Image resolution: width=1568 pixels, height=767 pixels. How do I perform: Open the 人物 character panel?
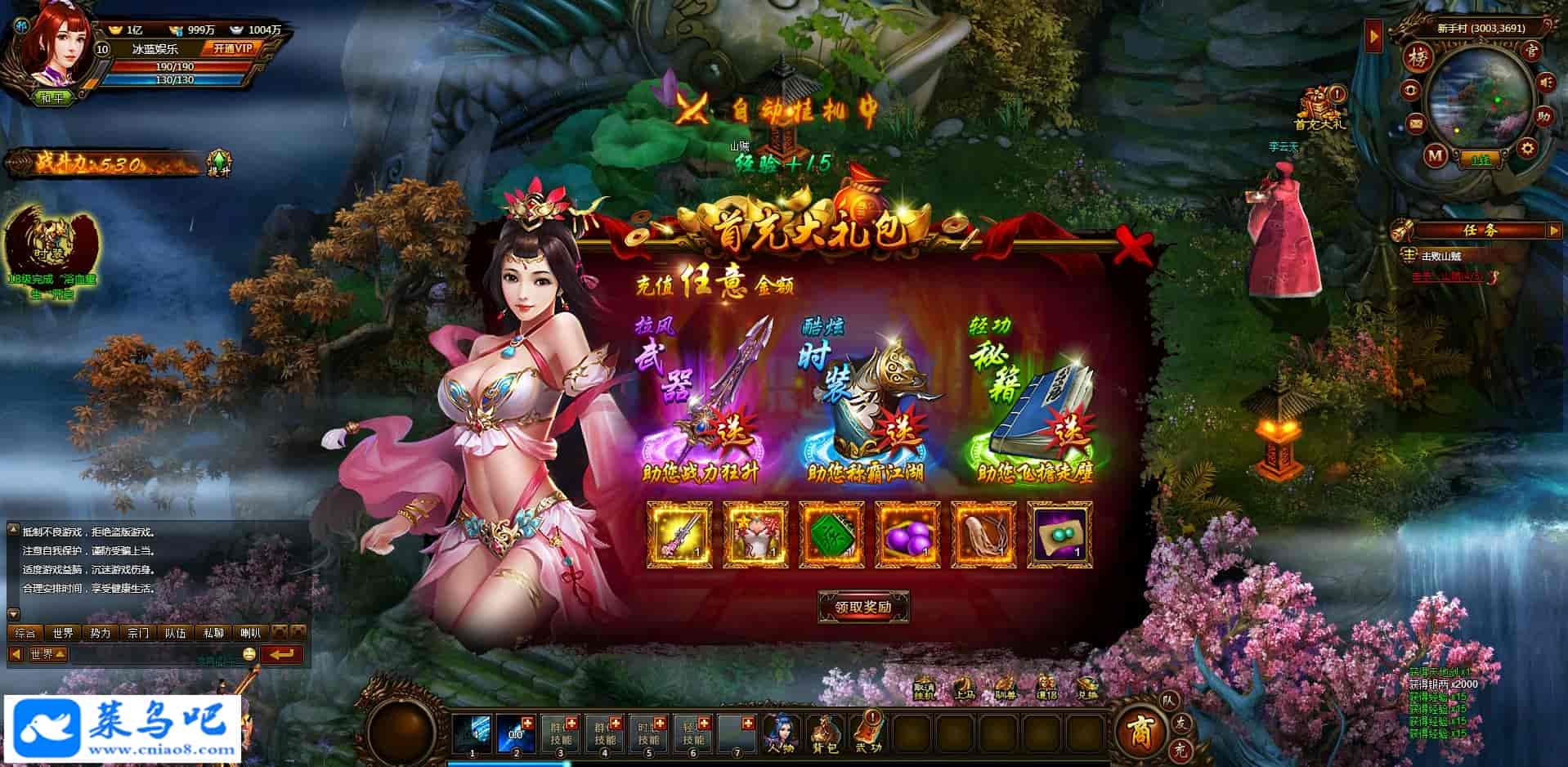pyautogui.click(x=781, y=732)
